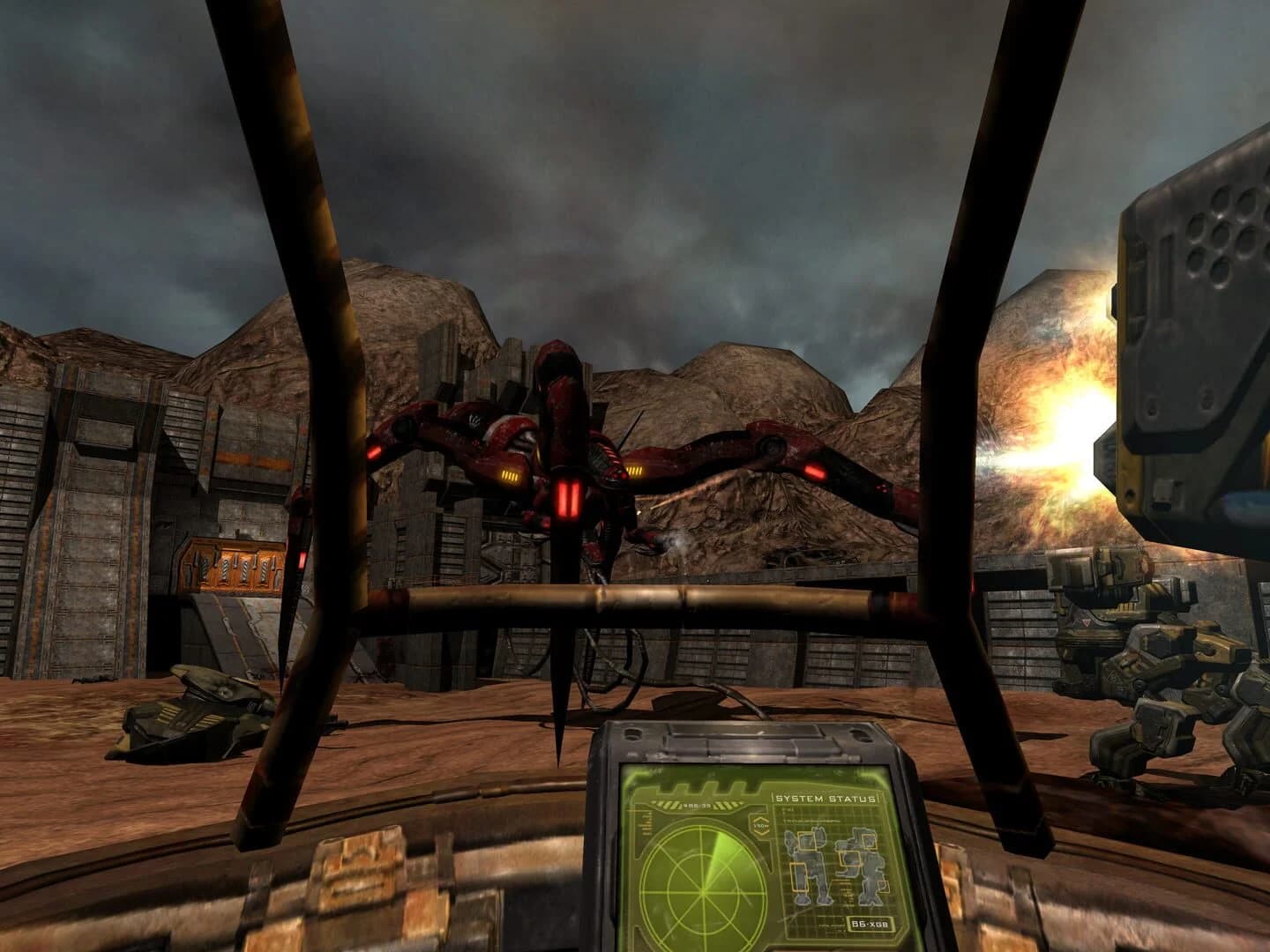
Task: Select the SYSTEM STATUS header label
Action: [826, 798]
